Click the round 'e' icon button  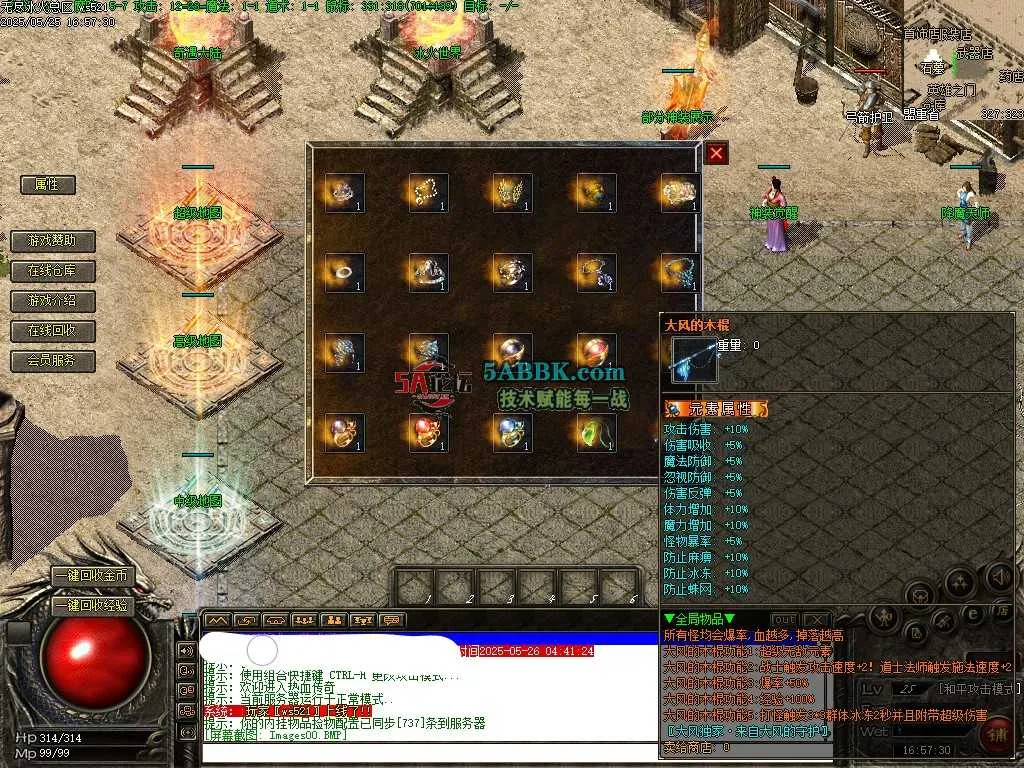[972, 614]
